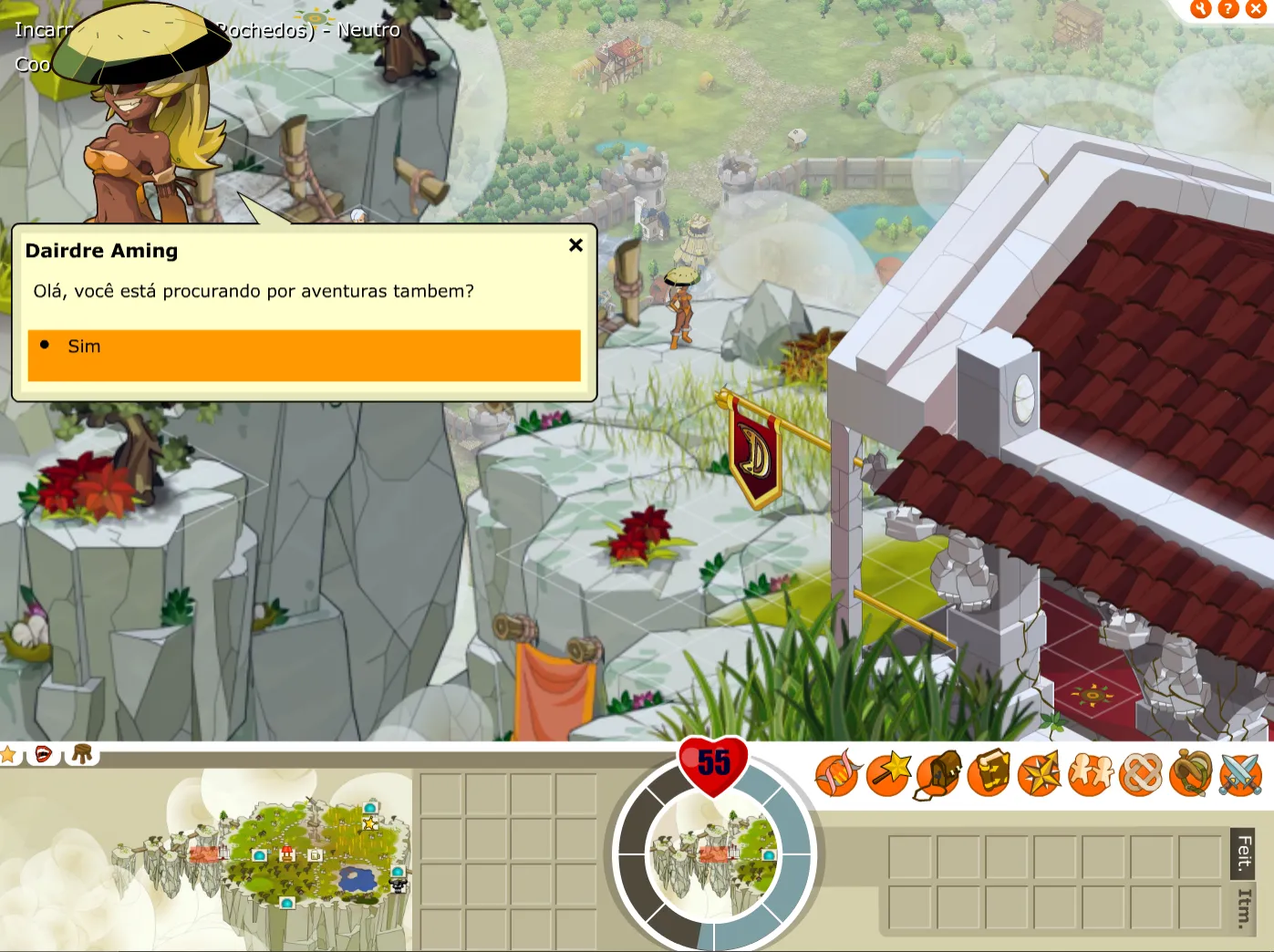The width and height of the screenshot is (1274, 952).
Task: Open the quest book icon
Action: [x=989, y=774]
